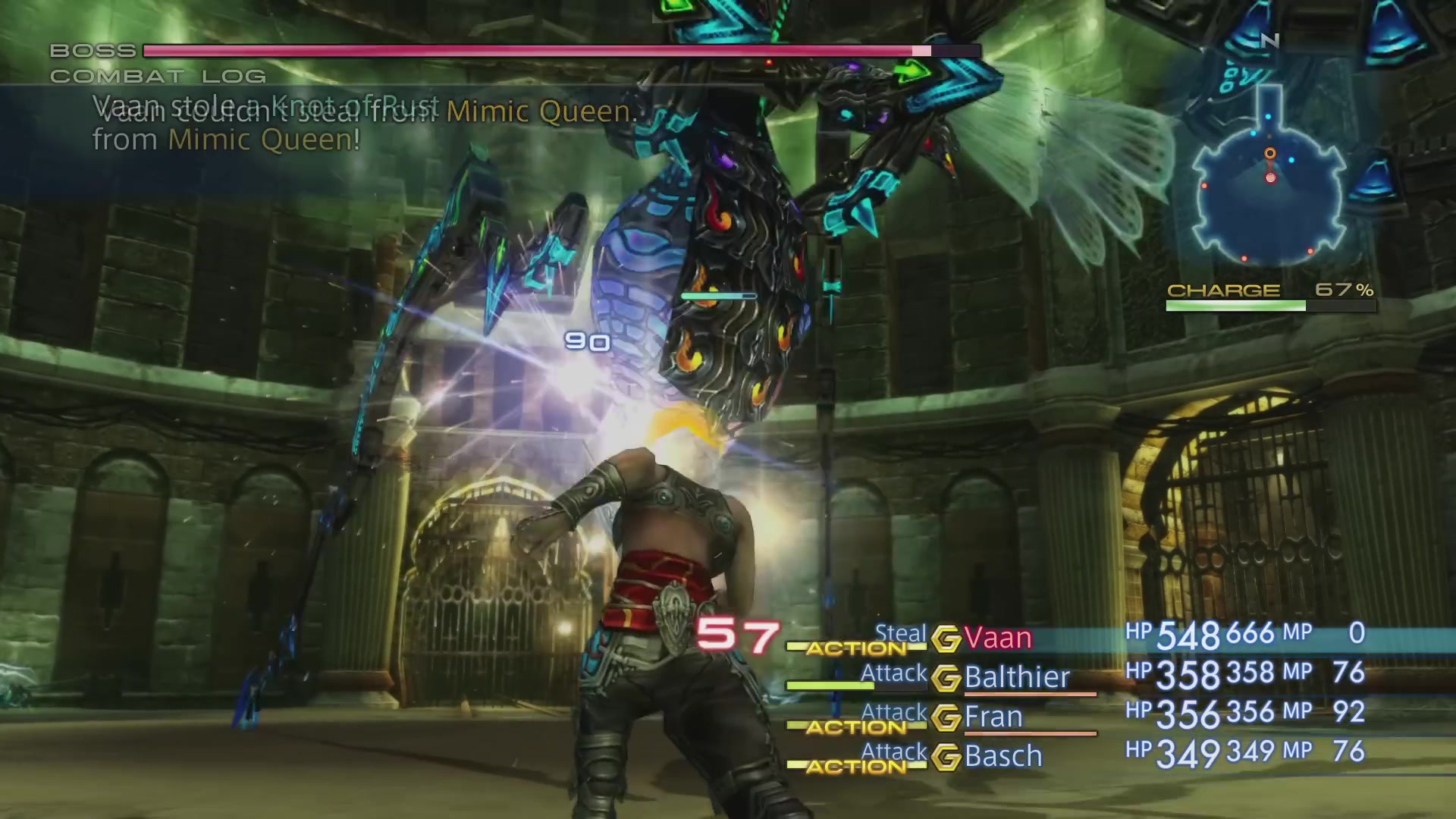The image size is (1456, 819).
Task: Select Basch in the party list
Action: point(1003,756)
